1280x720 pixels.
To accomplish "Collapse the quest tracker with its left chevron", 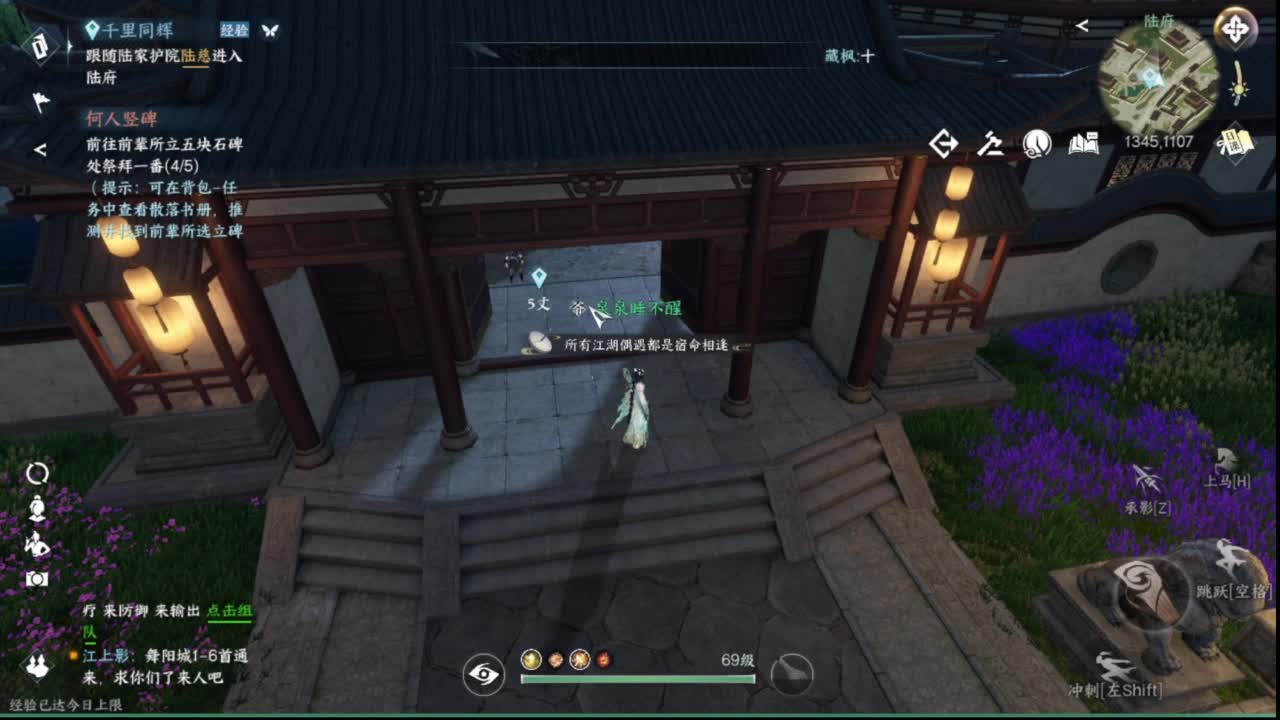I will [40, 150].
